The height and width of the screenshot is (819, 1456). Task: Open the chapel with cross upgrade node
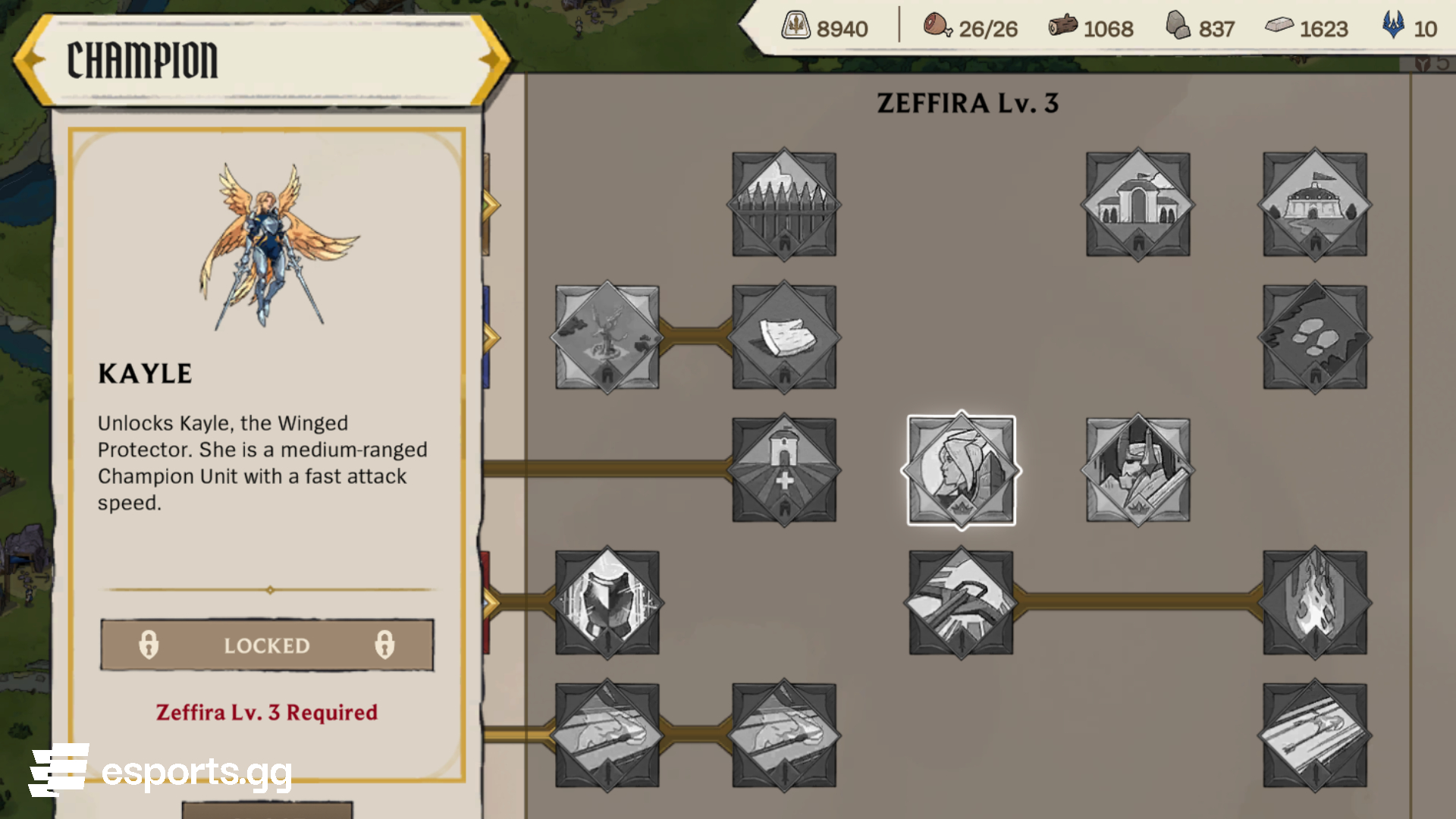(x=784, y=470)
